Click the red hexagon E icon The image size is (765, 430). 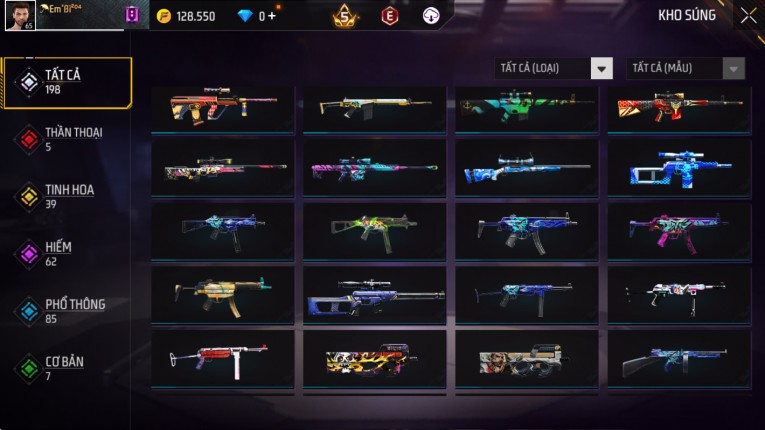point(390,15)
